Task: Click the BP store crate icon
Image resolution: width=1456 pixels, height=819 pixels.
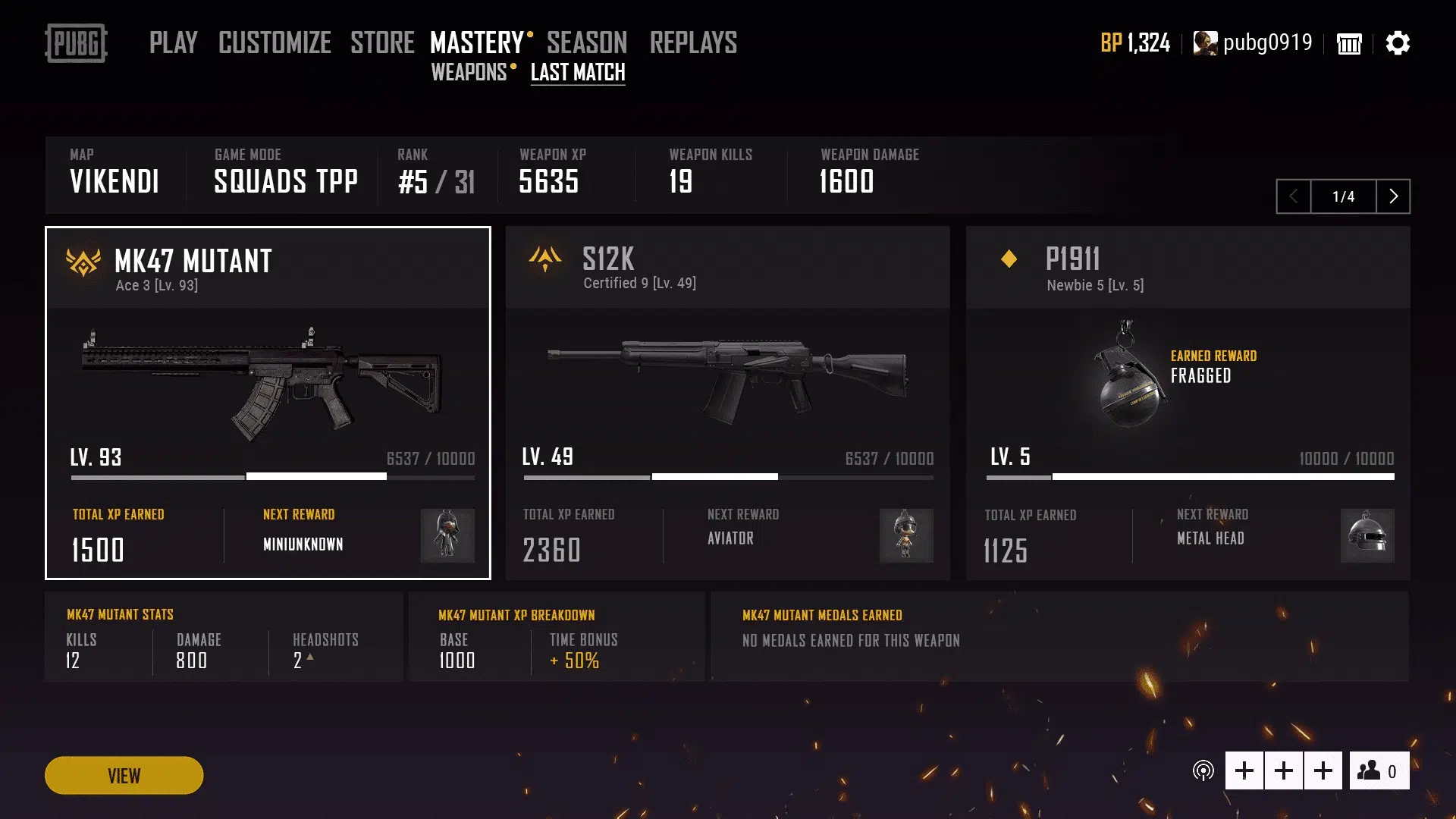Action: [1349, 44]
